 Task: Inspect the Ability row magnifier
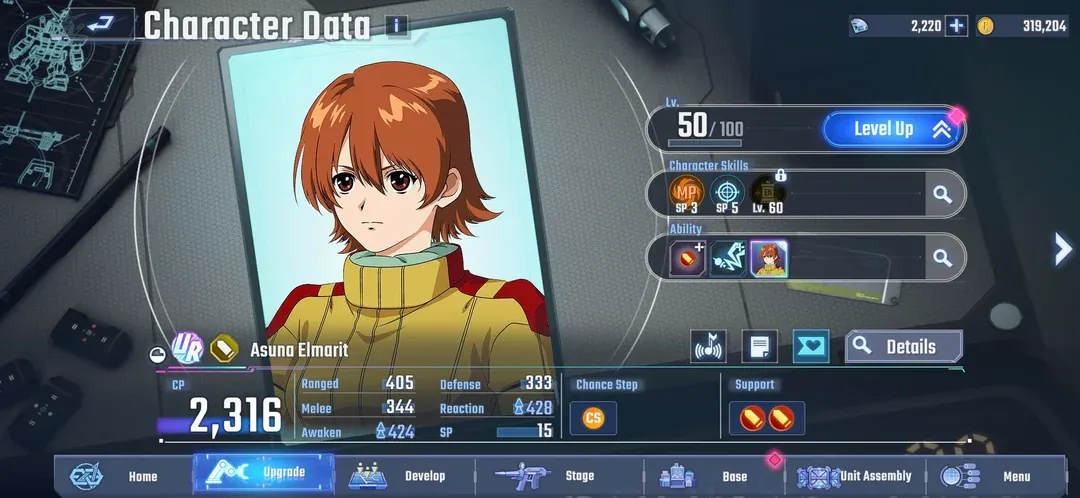click(x=942, y=258)
